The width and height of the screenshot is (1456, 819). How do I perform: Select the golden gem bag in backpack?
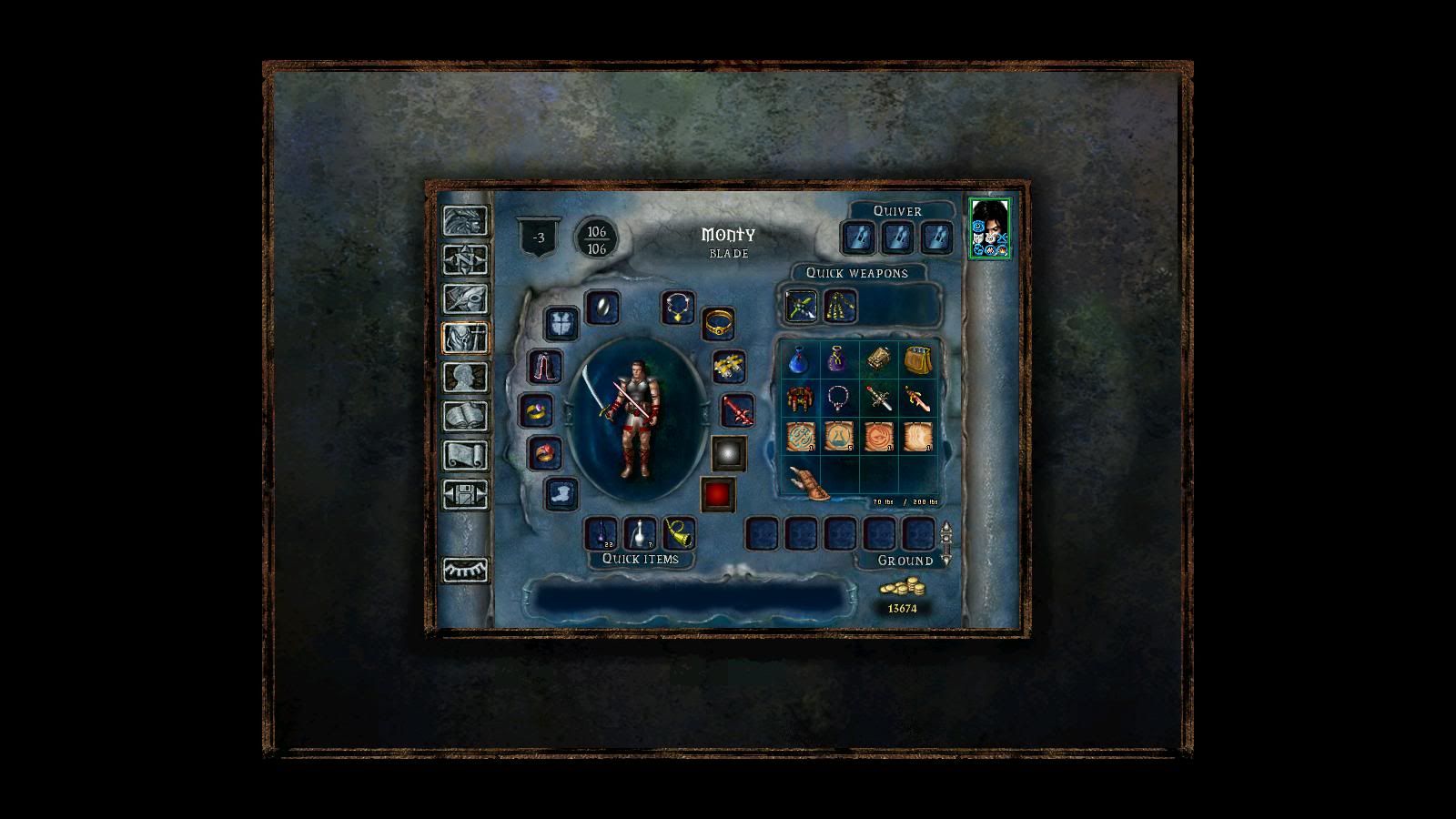click(917, 360)
